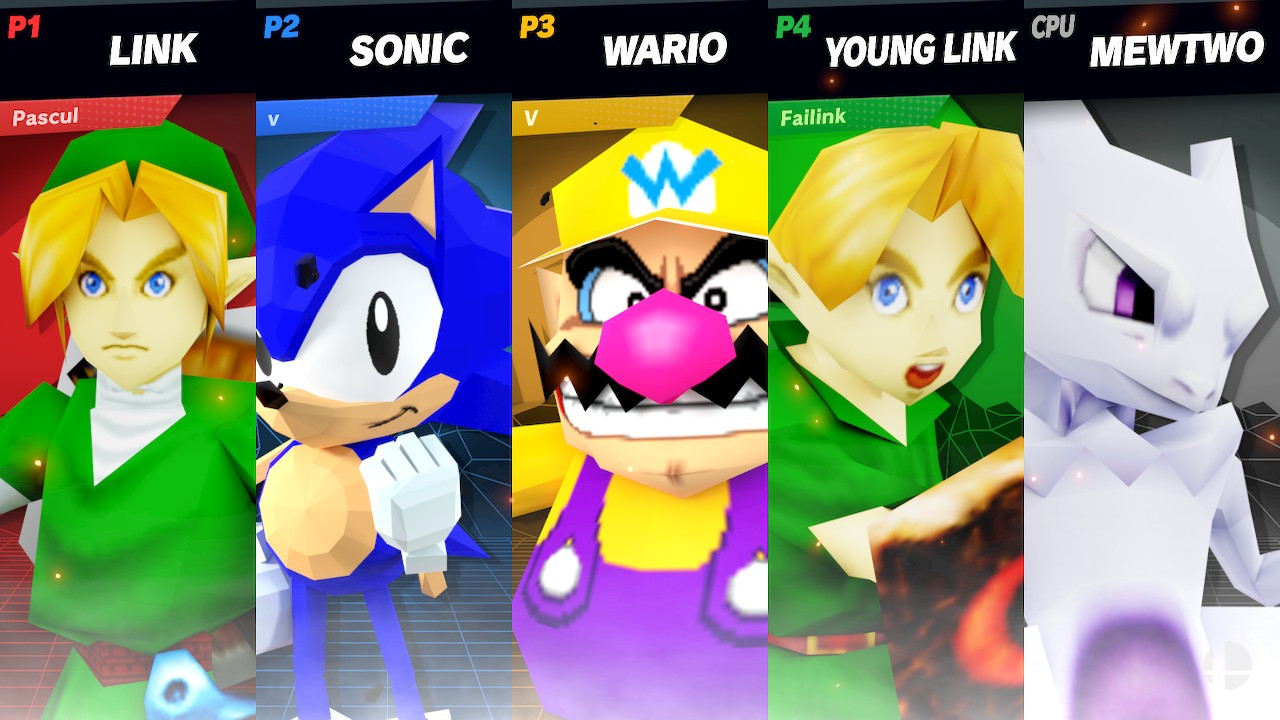
Task: Click the P2 indicator icon
Action: (280, 27)
